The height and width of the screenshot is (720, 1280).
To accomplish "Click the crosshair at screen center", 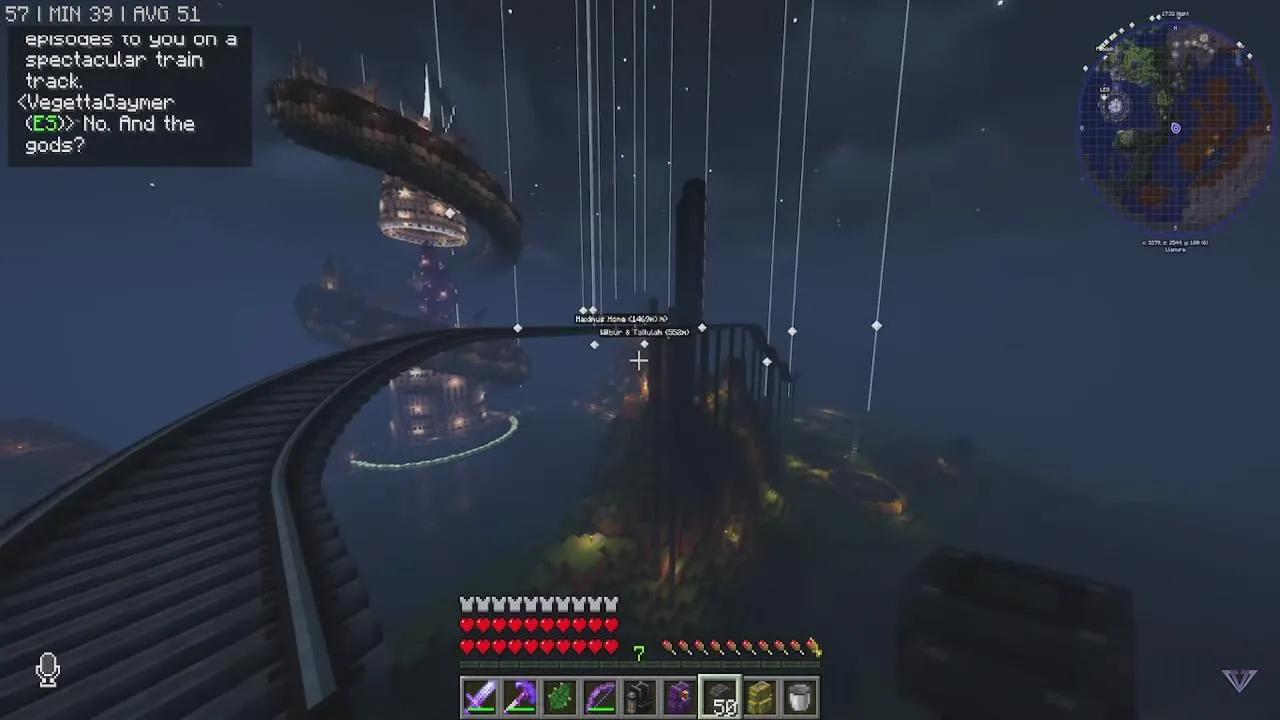I will tap(640, 360).
